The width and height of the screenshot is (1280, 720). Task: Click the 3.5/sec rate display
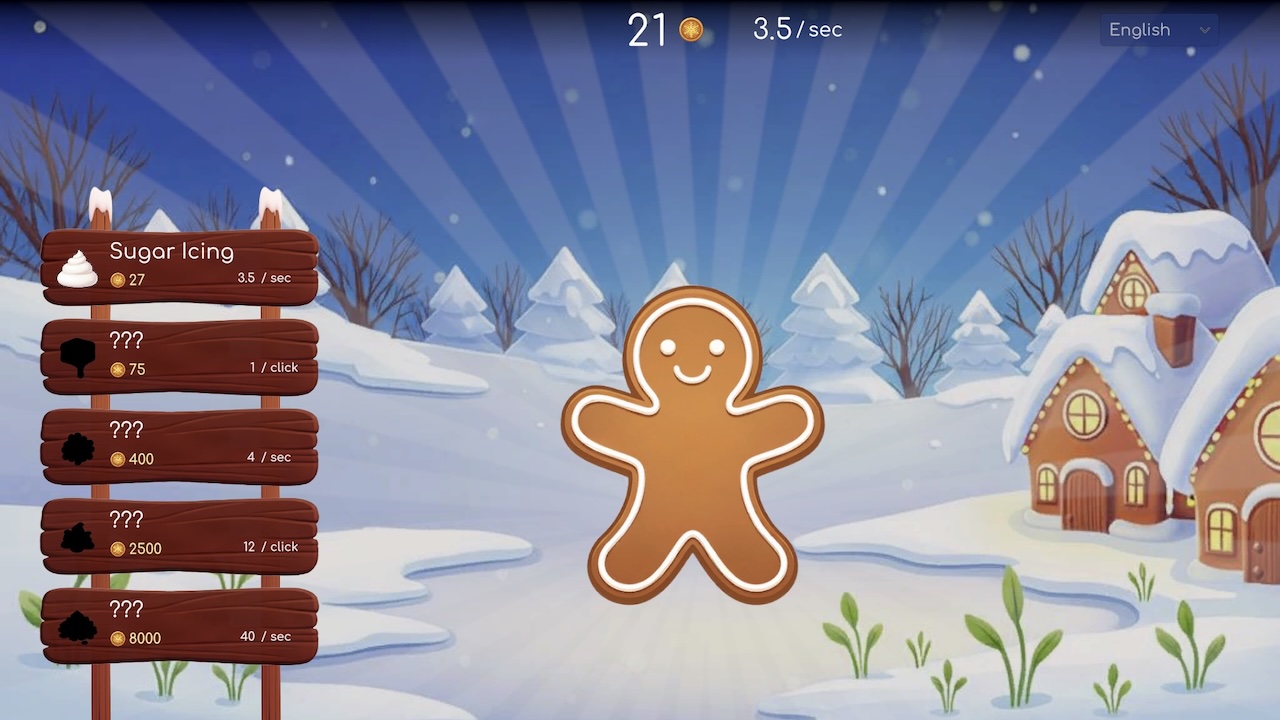point(795,30)
